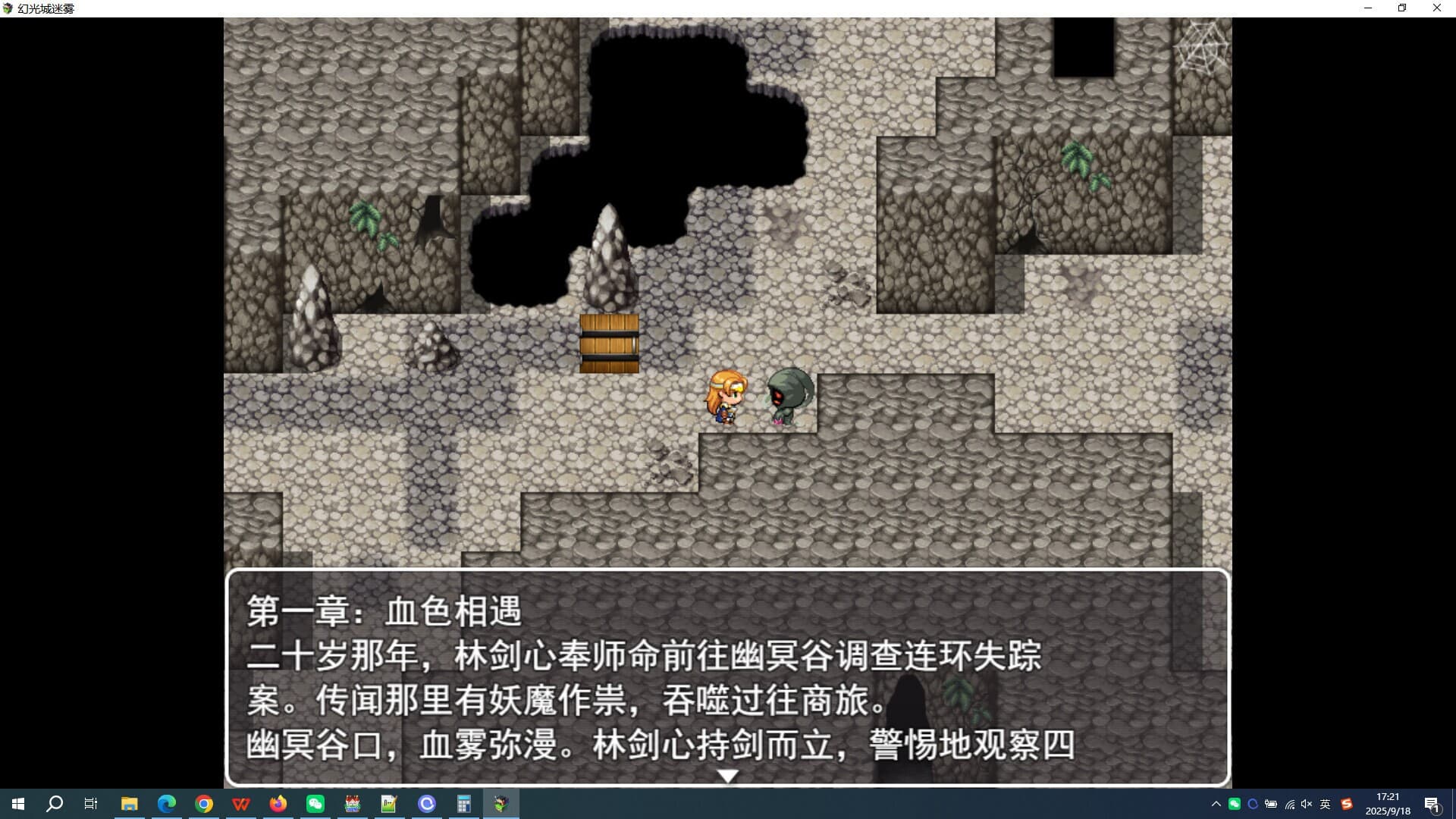Open the Wi-Fi network panel
The height and width of the screenshot is (819, 1456).
pos(1290,804)
